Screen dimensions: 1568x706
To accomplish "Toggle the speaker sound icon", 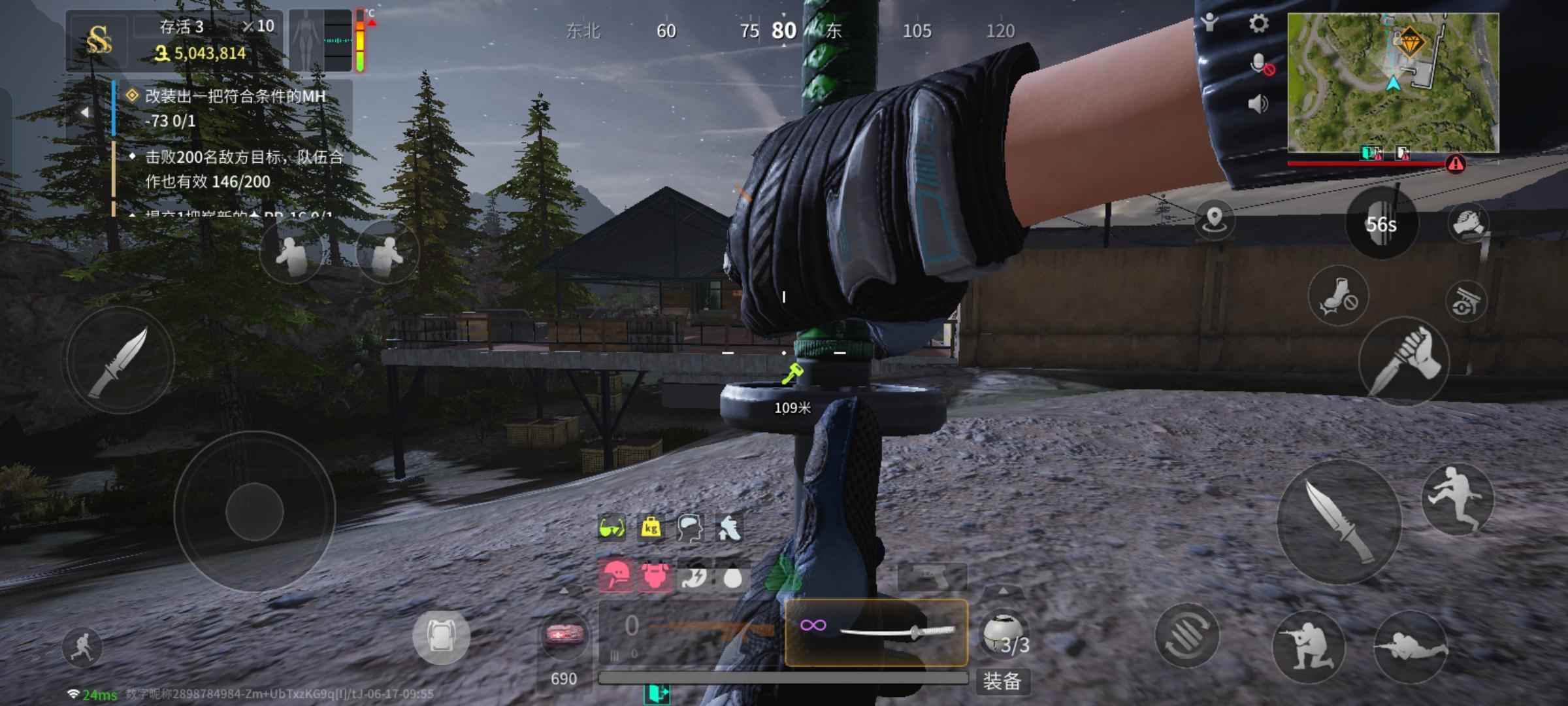I will coord(1258,104).
